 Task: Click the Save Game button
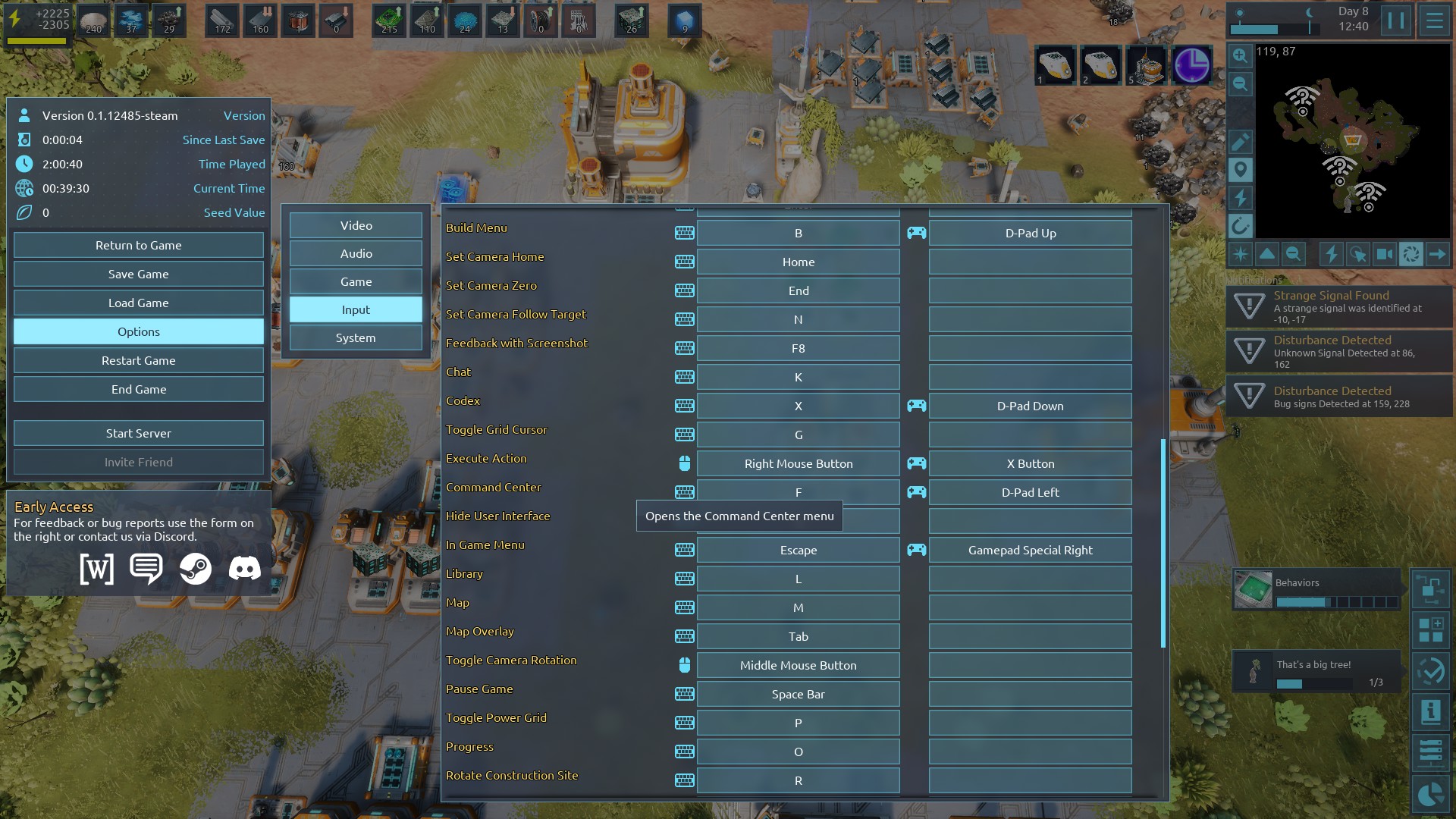click(x=138, y=275)
